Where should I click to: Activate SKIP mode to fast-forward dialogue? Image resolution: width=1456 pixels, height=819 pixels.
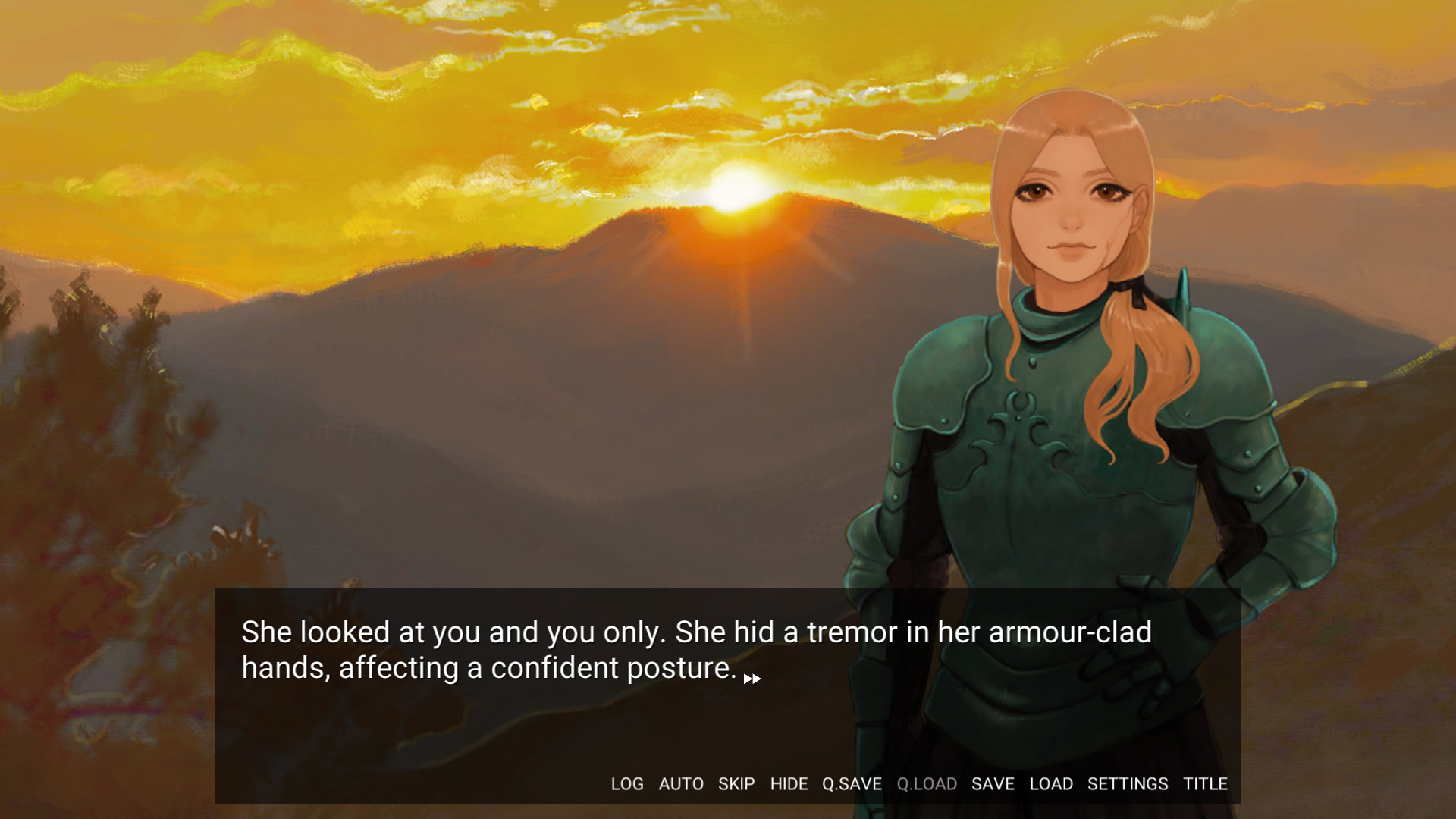(x=736, y=784)
